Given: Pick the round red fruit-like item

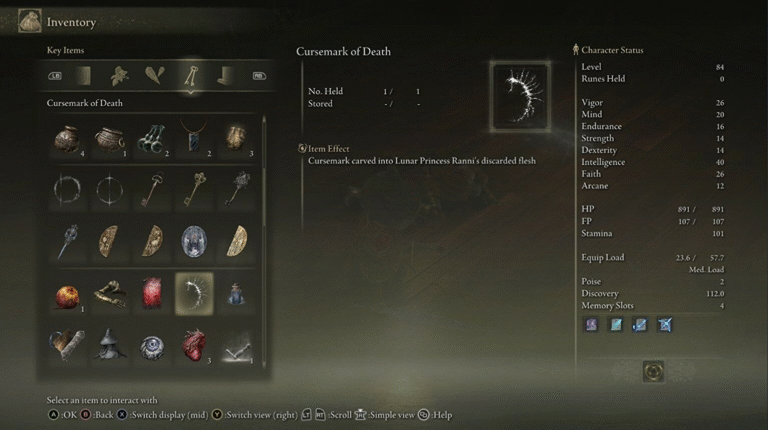Looking at the screenshot, I should click(x=66, y=293).
